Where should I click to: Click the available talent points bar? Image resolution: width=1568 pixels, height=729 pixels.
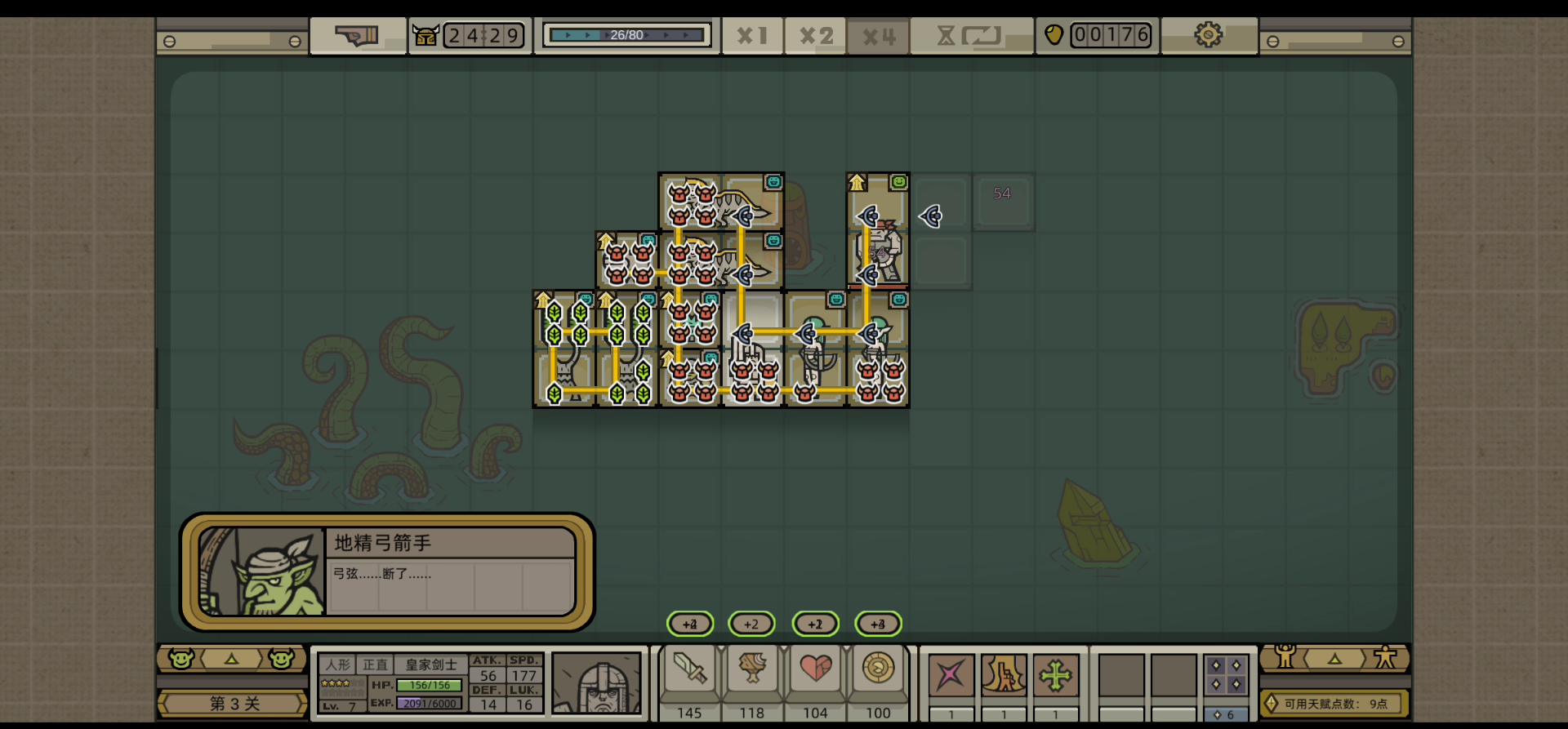[1334, 704]
